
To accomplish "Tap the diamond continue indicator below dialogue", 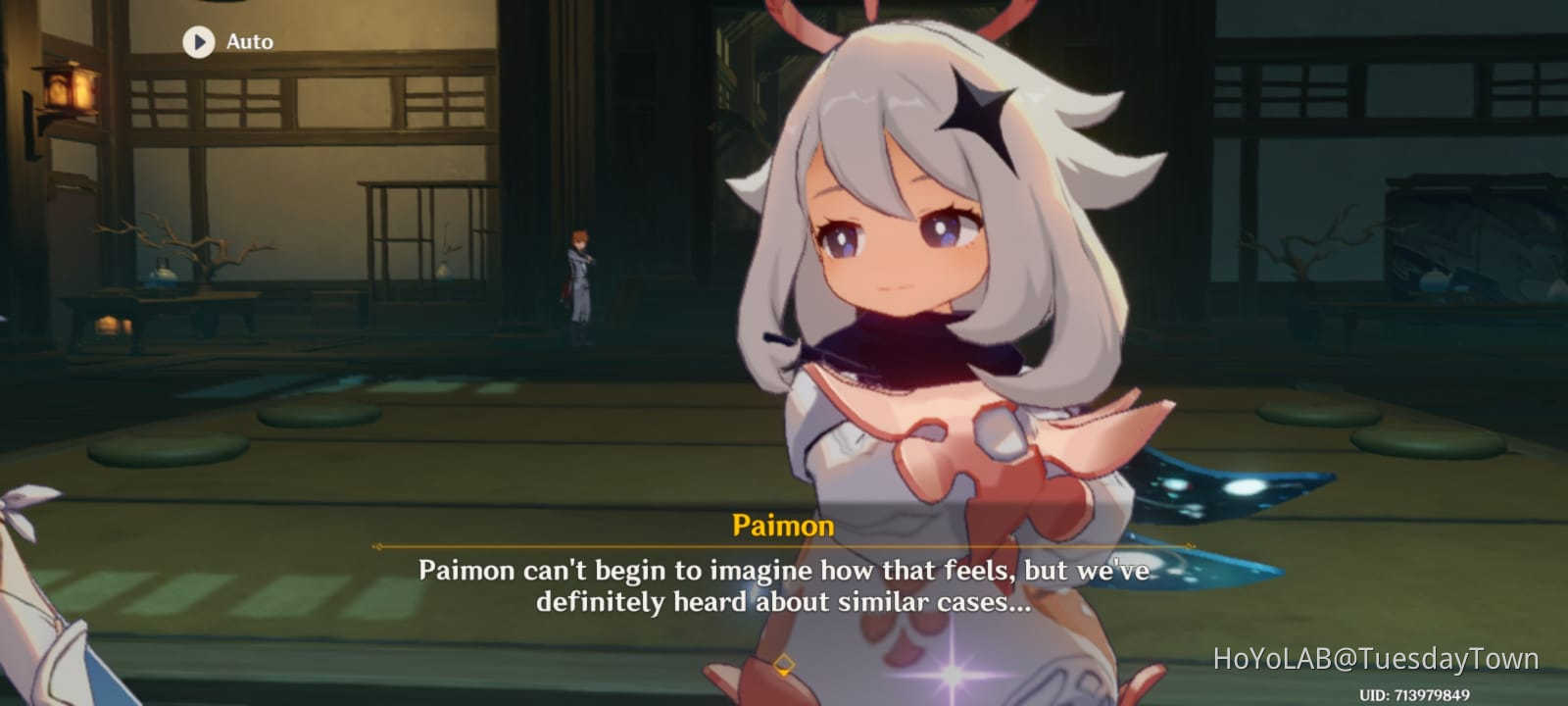I will tap(784, 663).
